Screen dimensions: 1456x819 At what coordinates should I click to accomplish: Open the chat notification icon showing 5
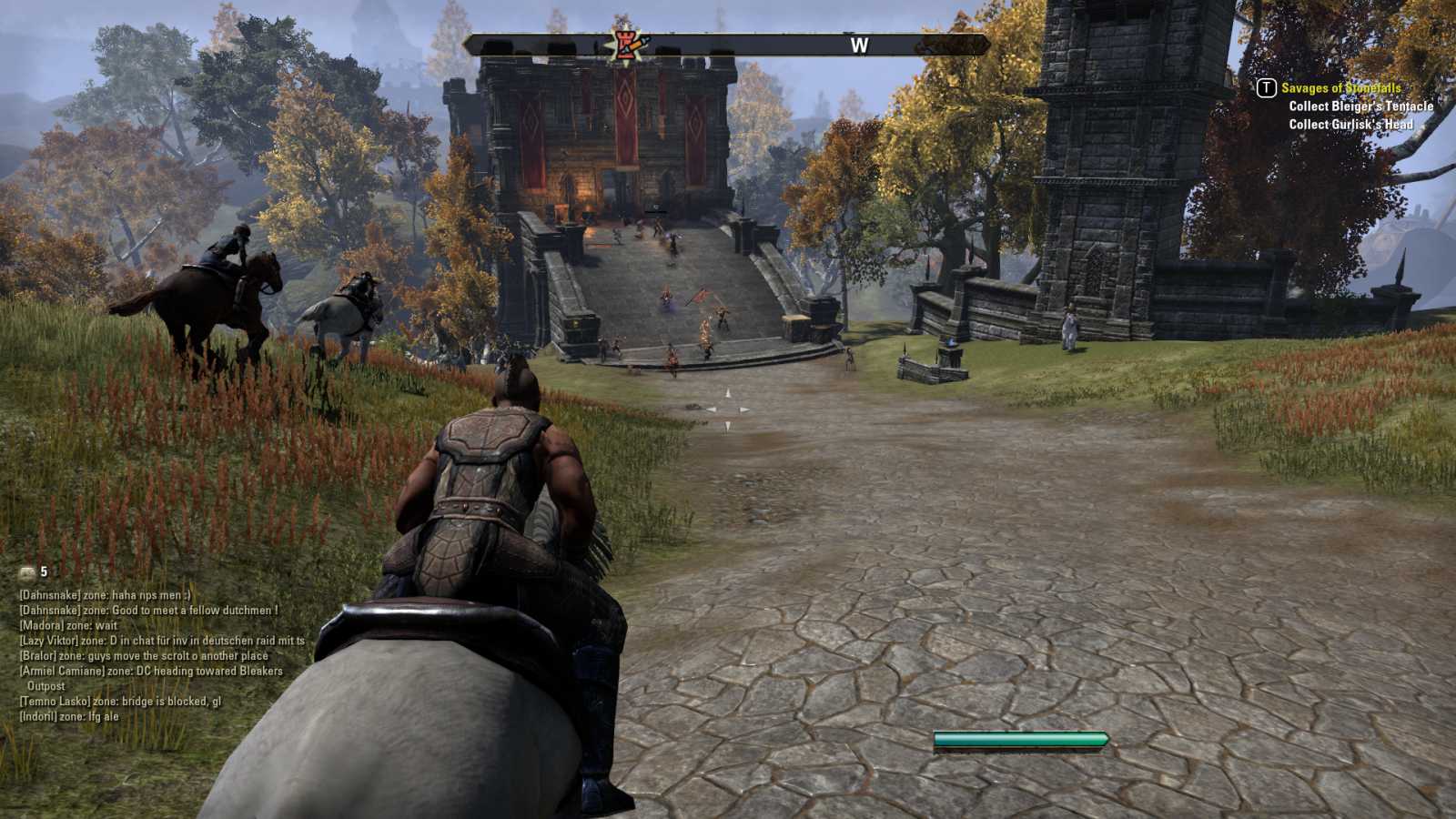[28, 572]
